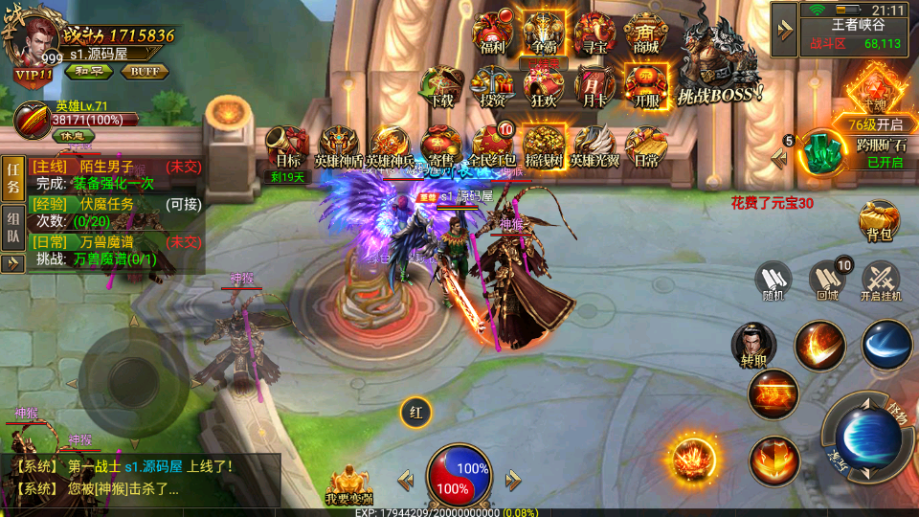Open the 转职 class change portrait
The width and height of the screenshot is (919, 517).
click(x=754, y=345)
